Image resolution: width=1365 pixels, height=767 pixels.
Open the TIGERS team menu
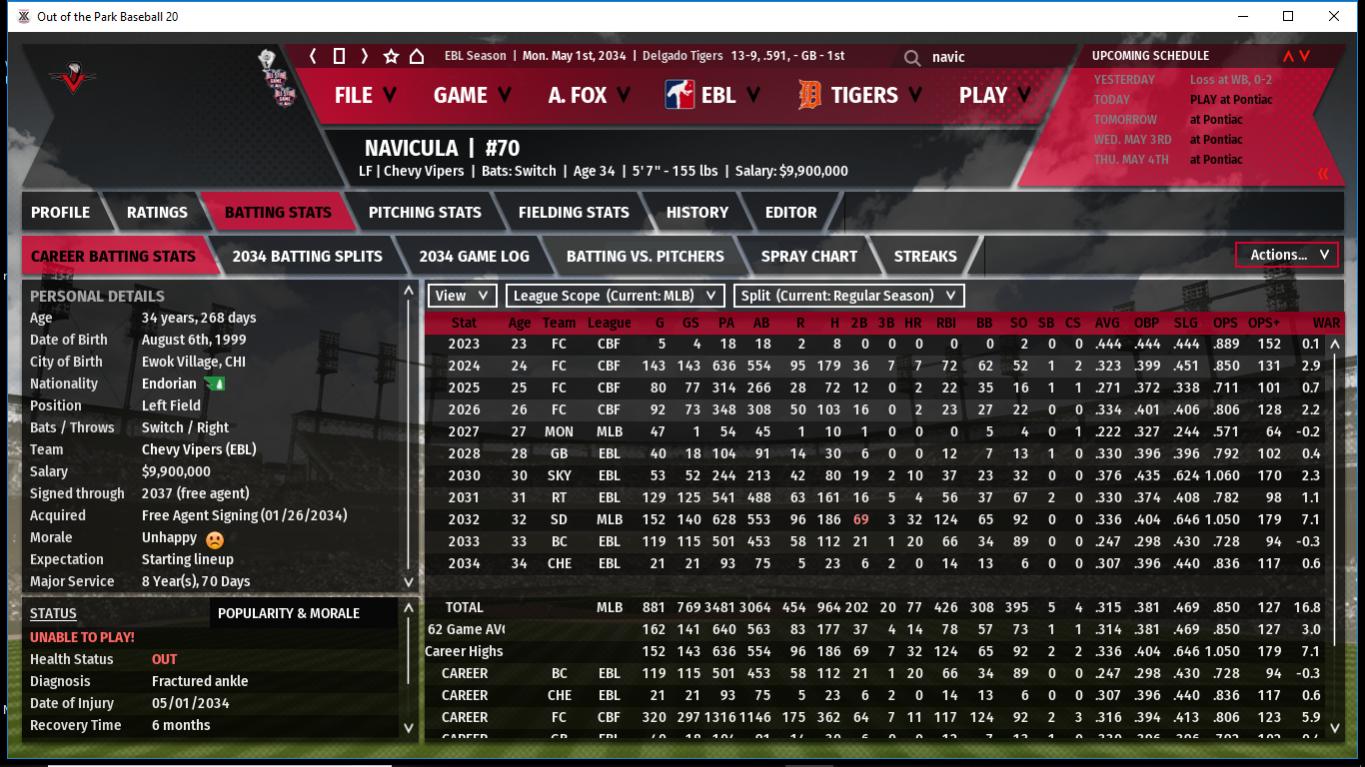[862, 95]
